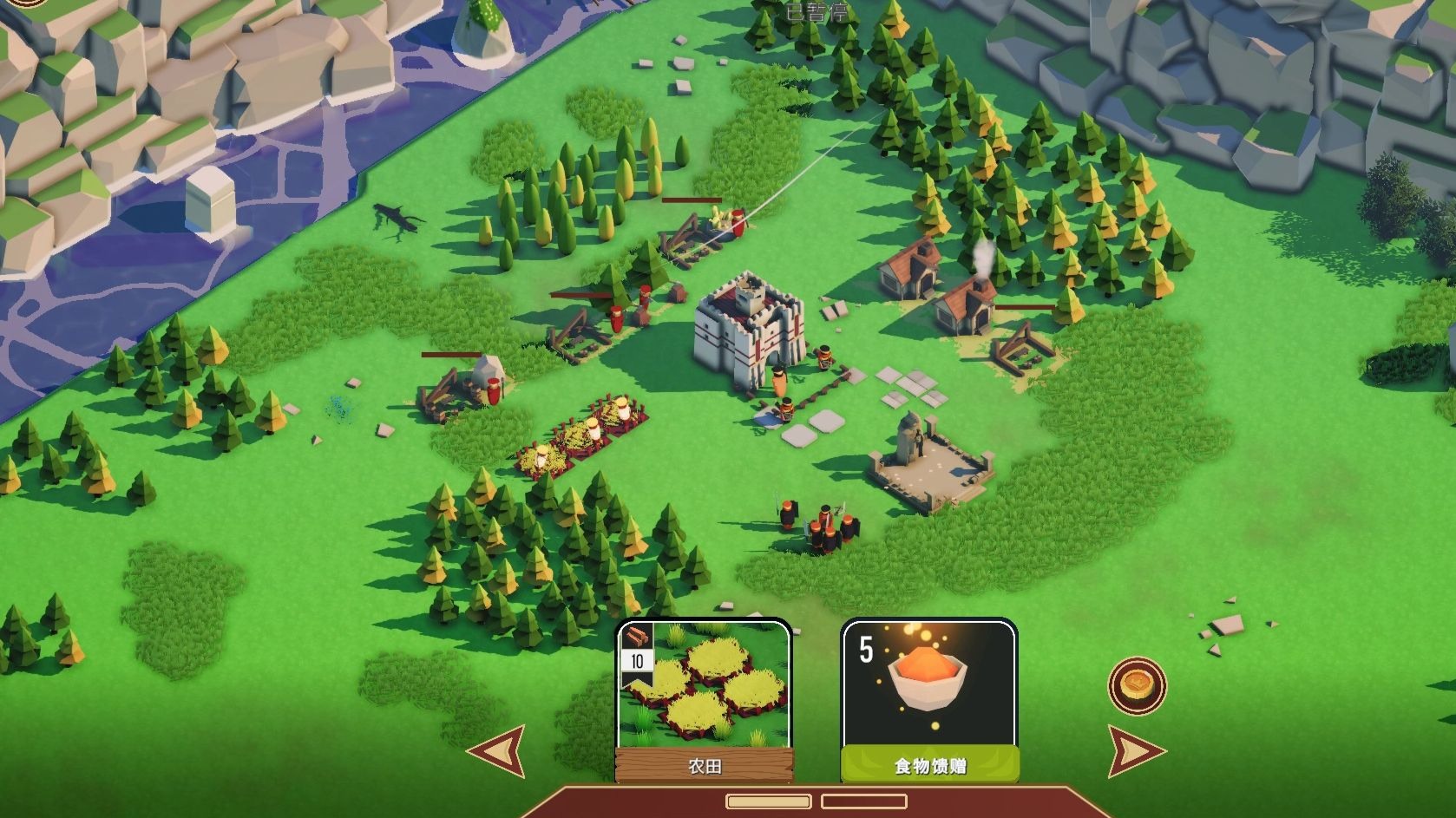This screenshot has width=1456, height=818.
Task: Choose the 食物馈赠 food gift card
Action: tap(928, 700)
